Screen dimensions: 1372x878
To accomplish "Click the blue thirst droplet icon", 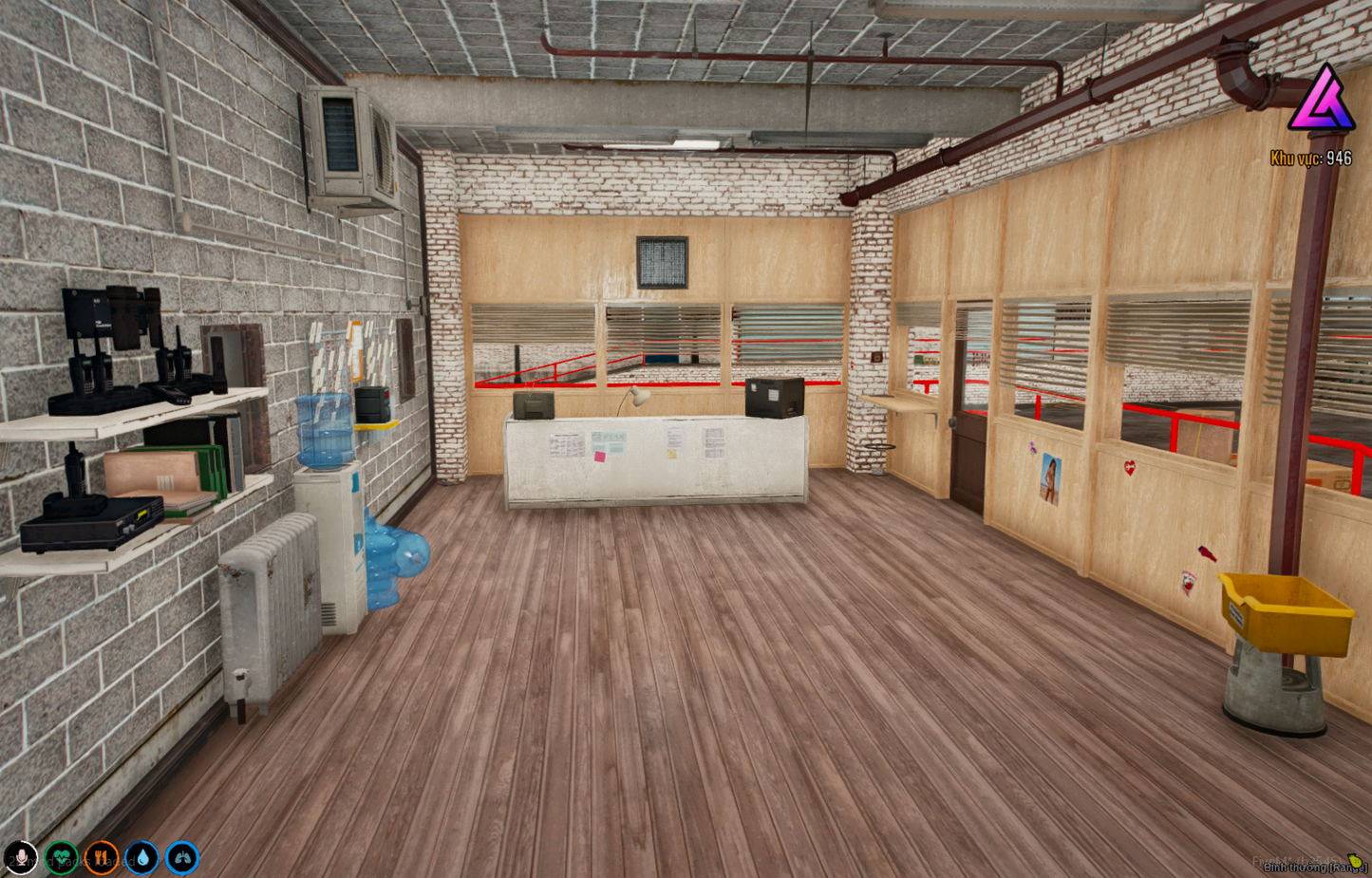I will (x=141, y=857).
